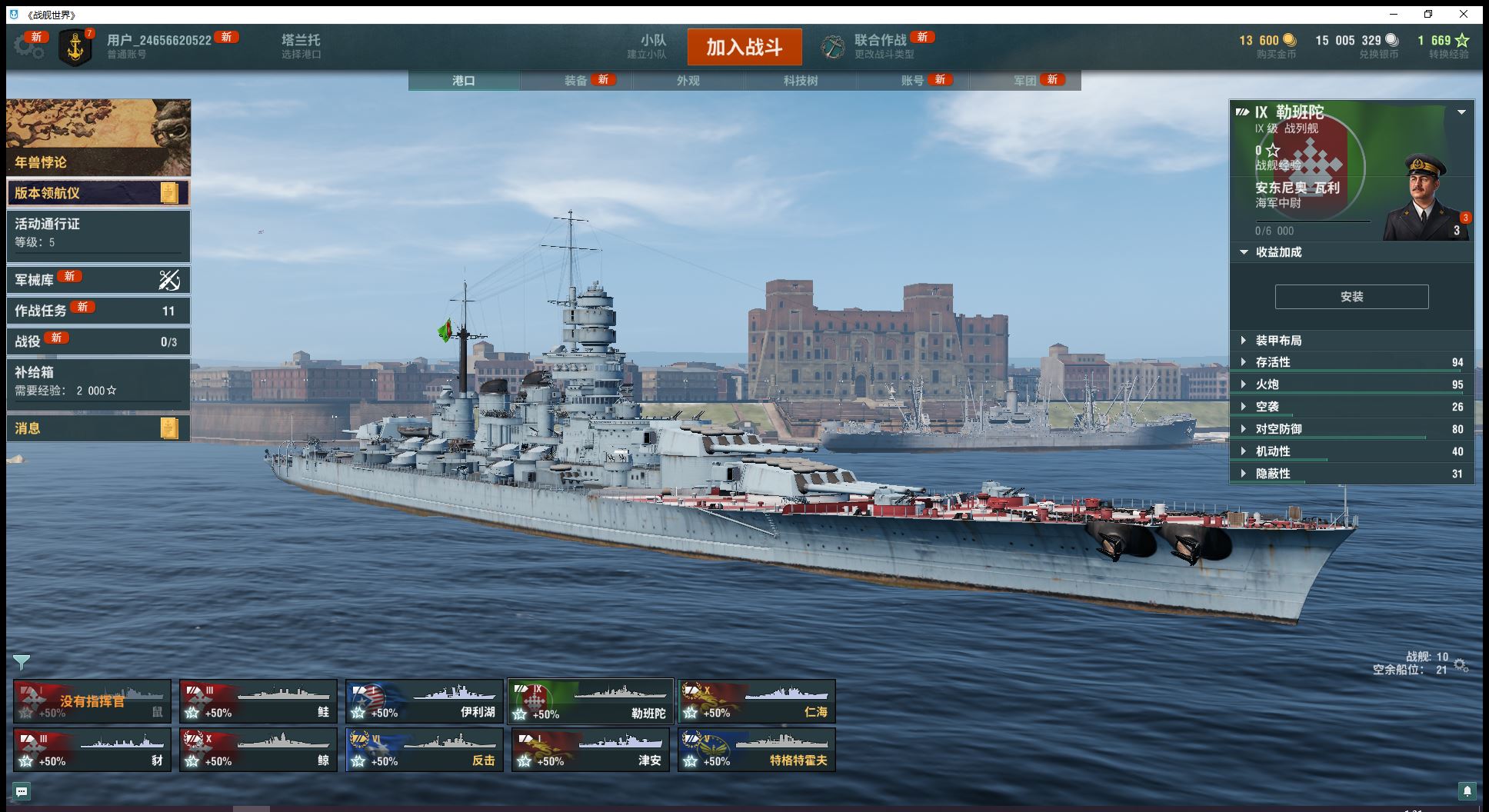Open 作战任务 combat missions

[98, 311]
